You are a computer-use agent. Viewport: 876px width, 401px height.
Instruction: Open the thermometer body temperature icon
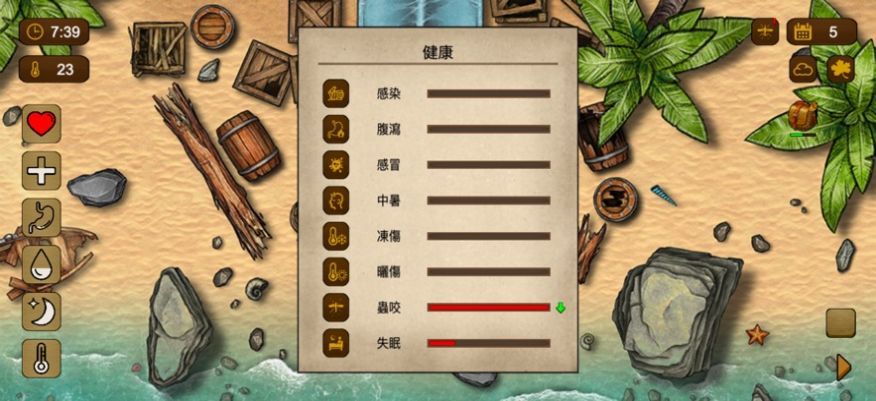(41, 358)
